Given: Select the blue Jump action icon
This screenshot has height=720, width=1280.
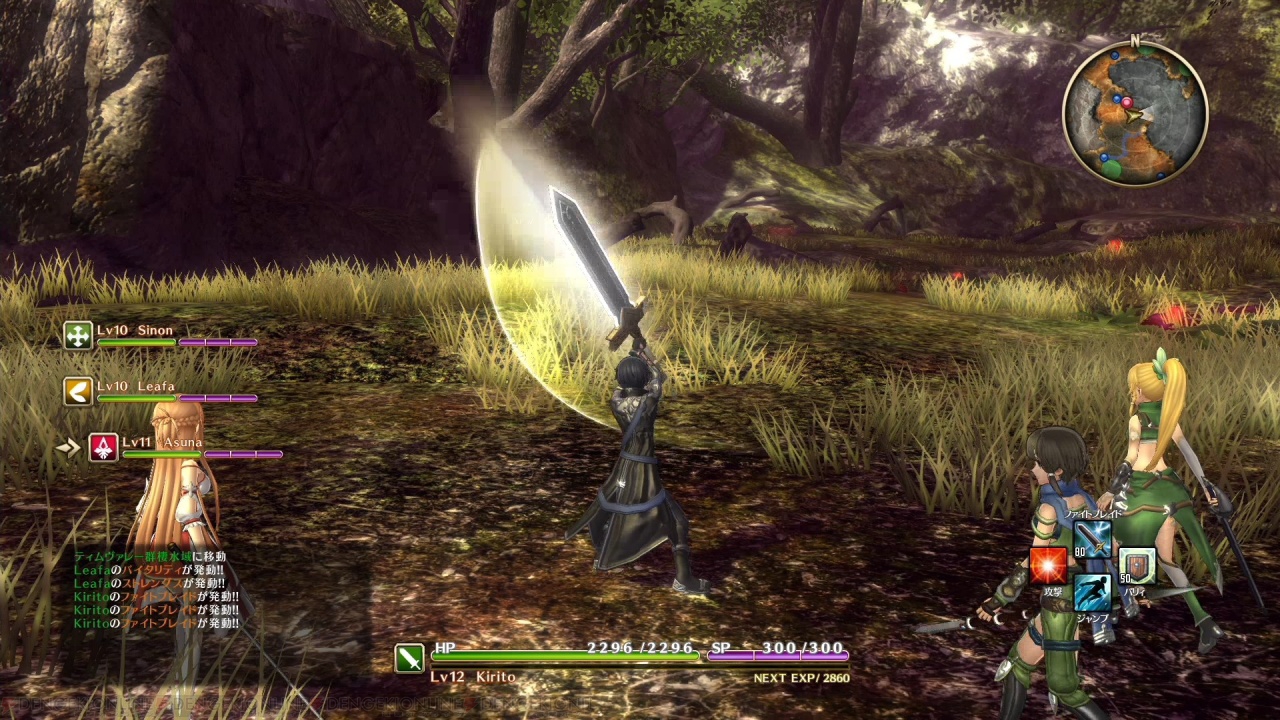Looking at the screenshot, I should (1092, 592).
